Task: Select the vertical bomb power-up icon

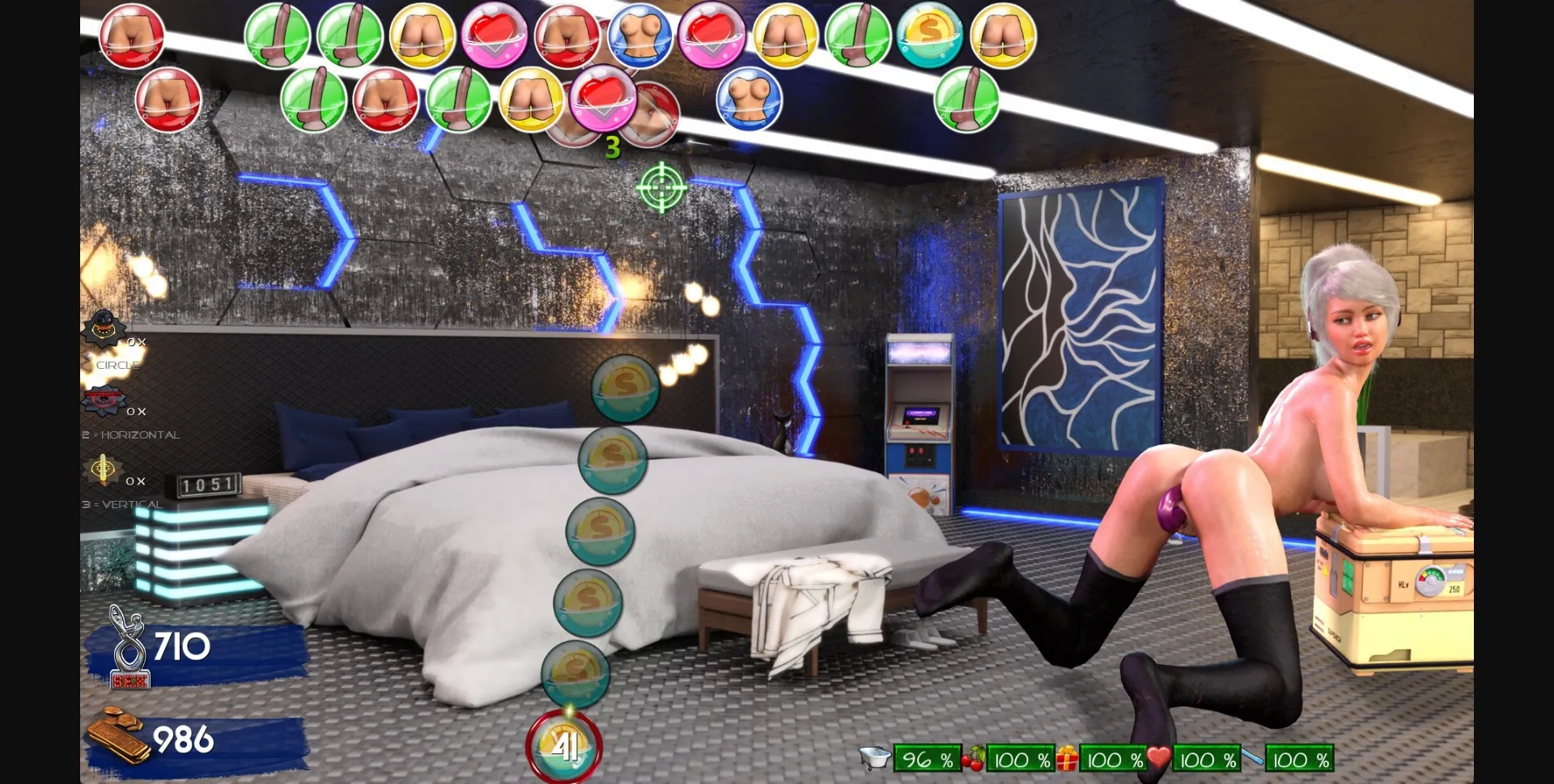Action: tap(104, 468)
